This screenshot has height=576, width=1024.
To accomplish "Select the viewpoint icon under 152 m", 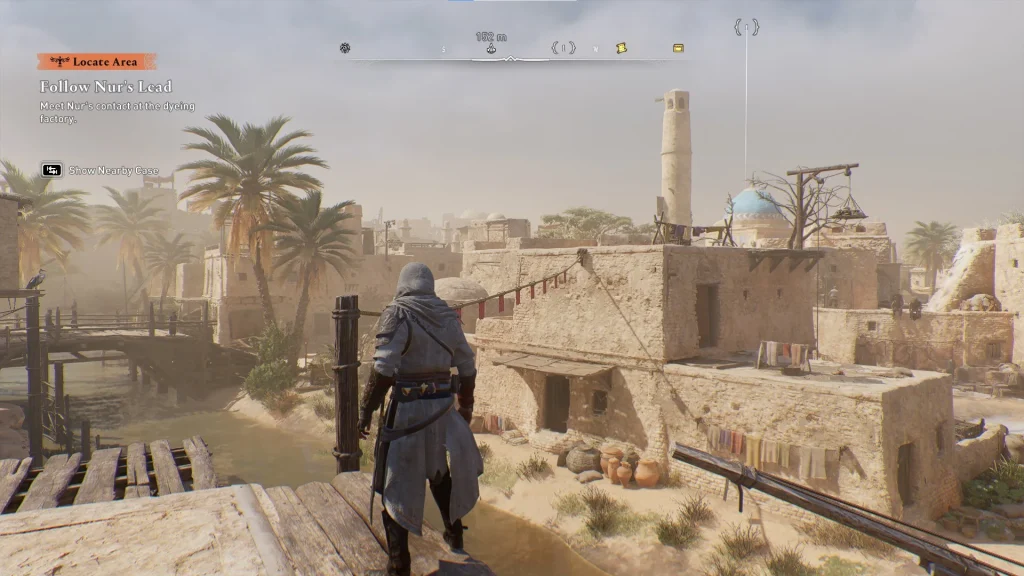I will tap(491, 48).
